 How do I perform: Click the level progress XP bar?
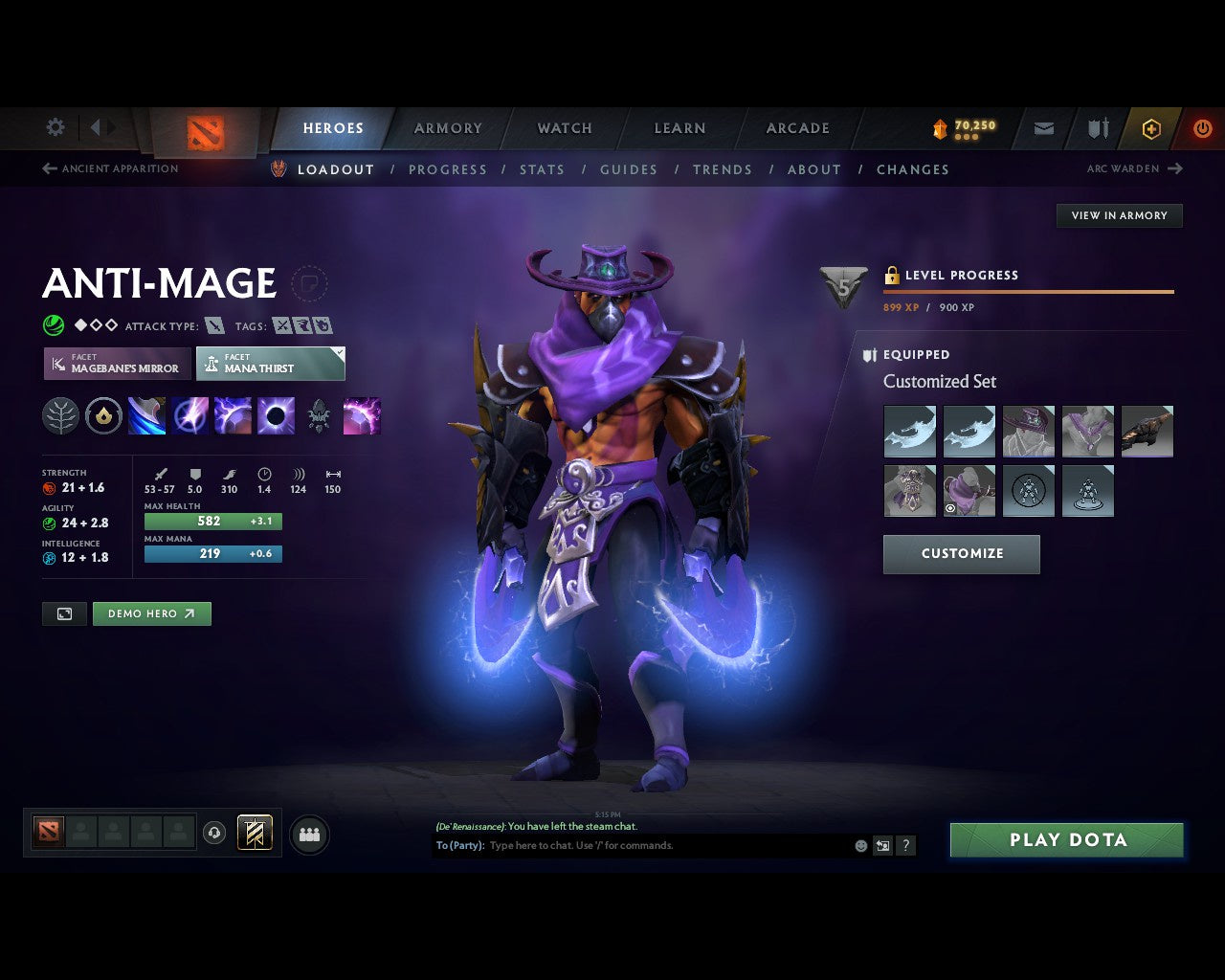tap(1029, 292)
